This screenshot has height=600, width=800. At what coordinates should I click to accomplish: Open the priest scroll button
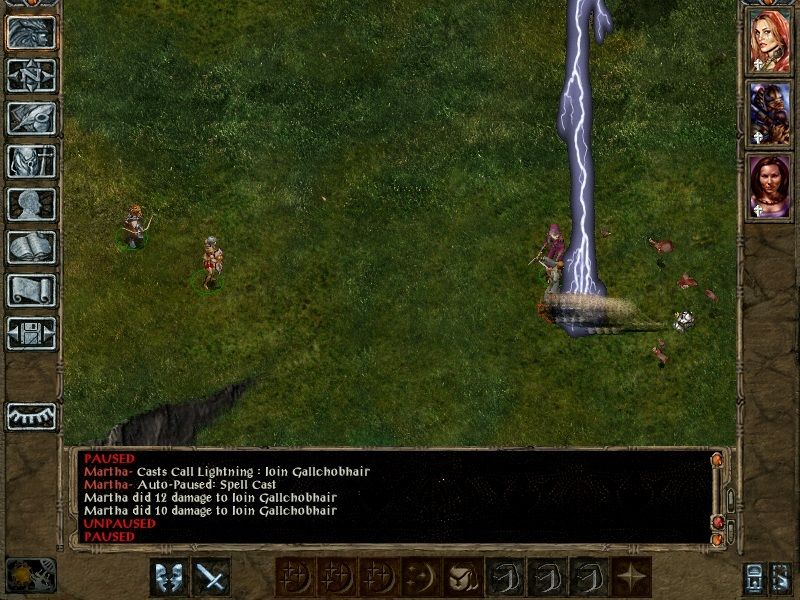tap(31, 290)
